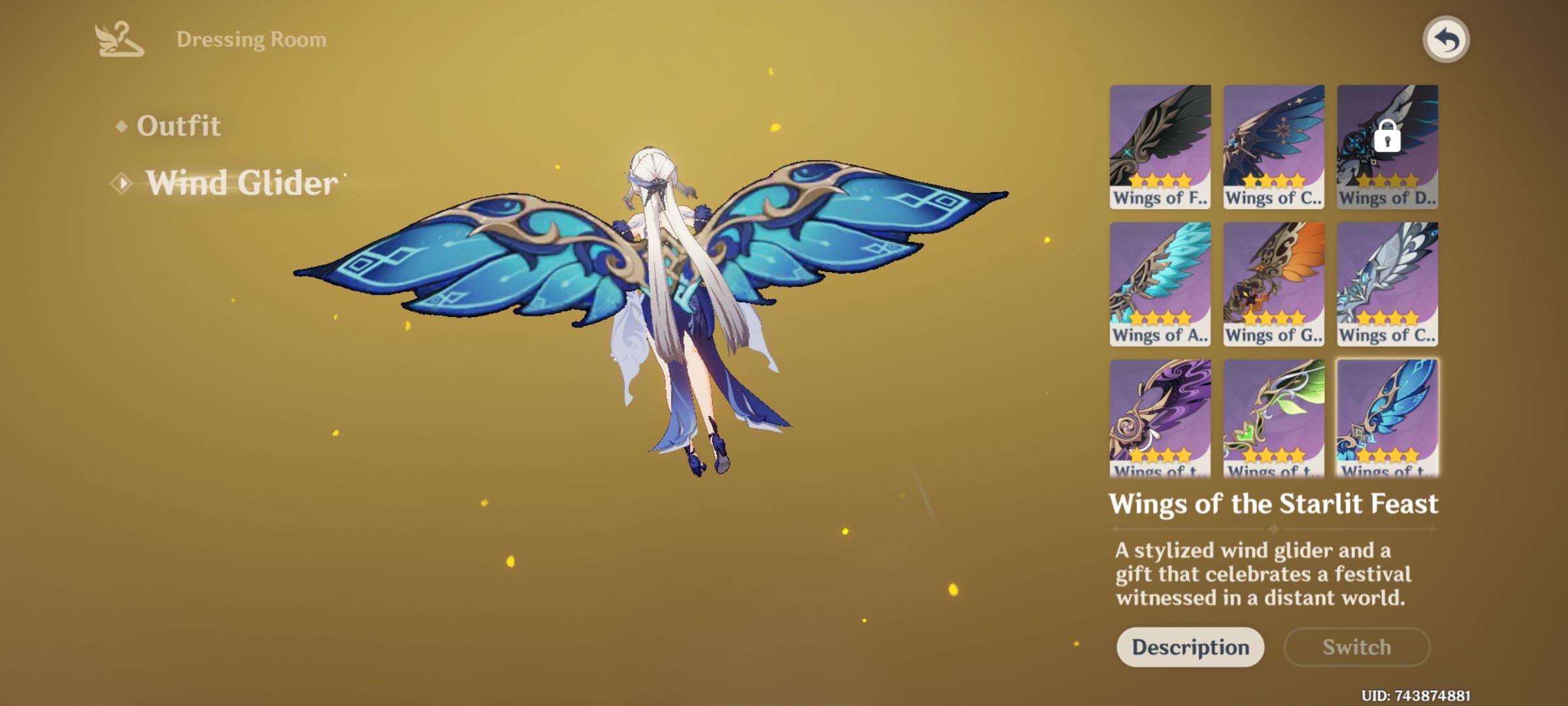Toggle to Description view
This screenshot has width=1568, height=706.
(1190, 647)
